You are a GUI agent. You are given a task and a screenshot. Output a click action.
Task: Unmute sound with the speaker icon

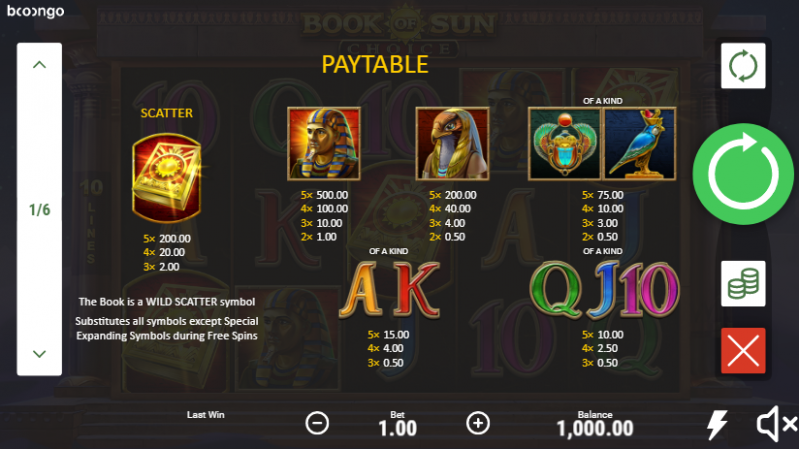(772, 425)
